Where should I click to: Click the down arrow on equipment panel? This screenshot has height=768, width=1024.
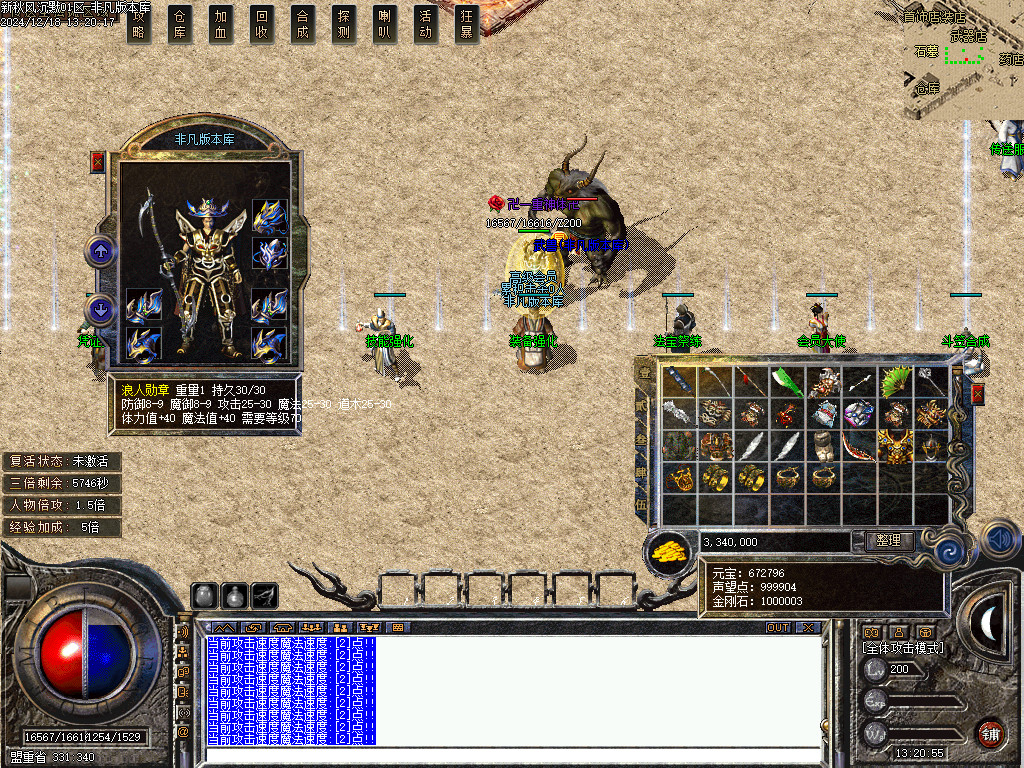(100, 309)
